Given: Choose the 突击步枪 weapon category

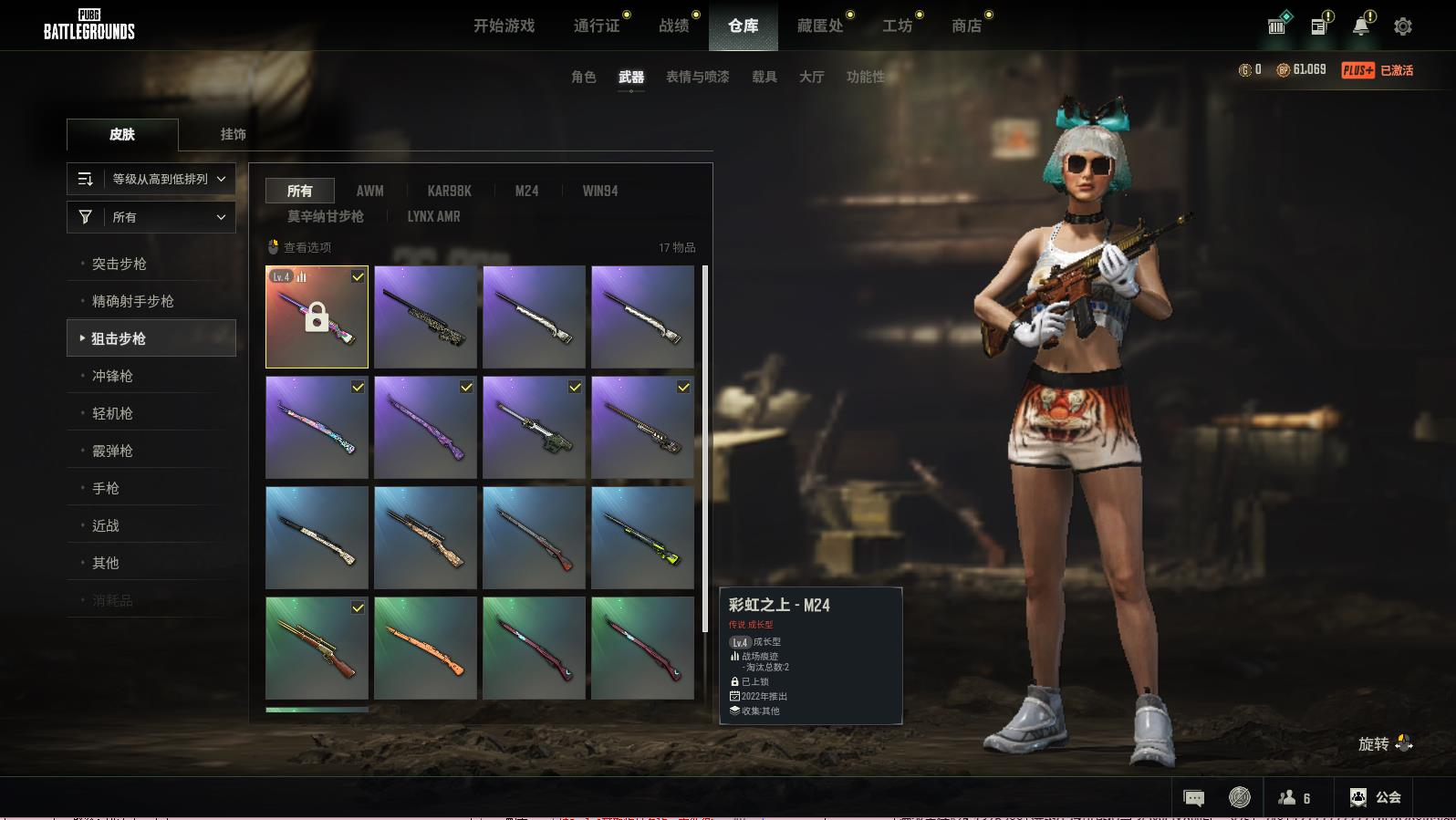Looking at the screenshot, I should [x=120, y=264].
